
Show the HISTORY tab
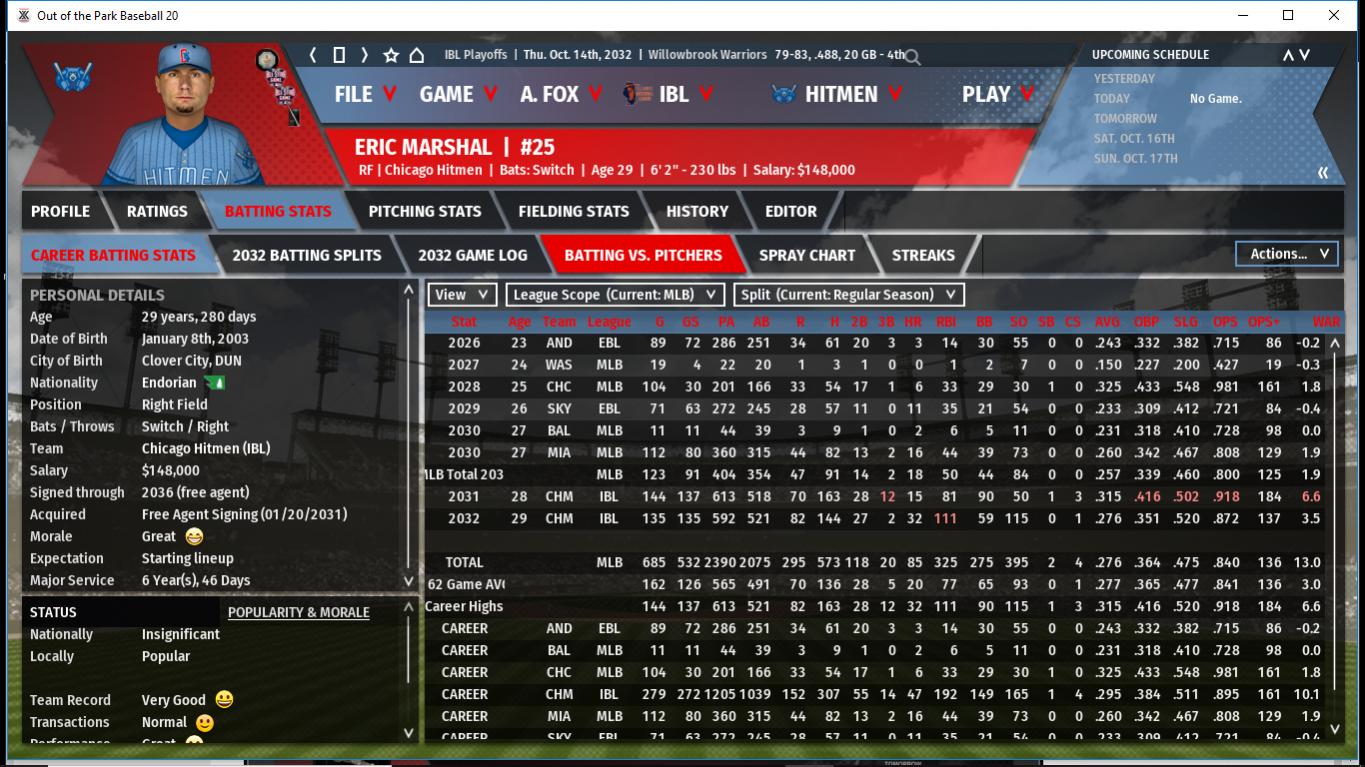click(x=697, y=211)
